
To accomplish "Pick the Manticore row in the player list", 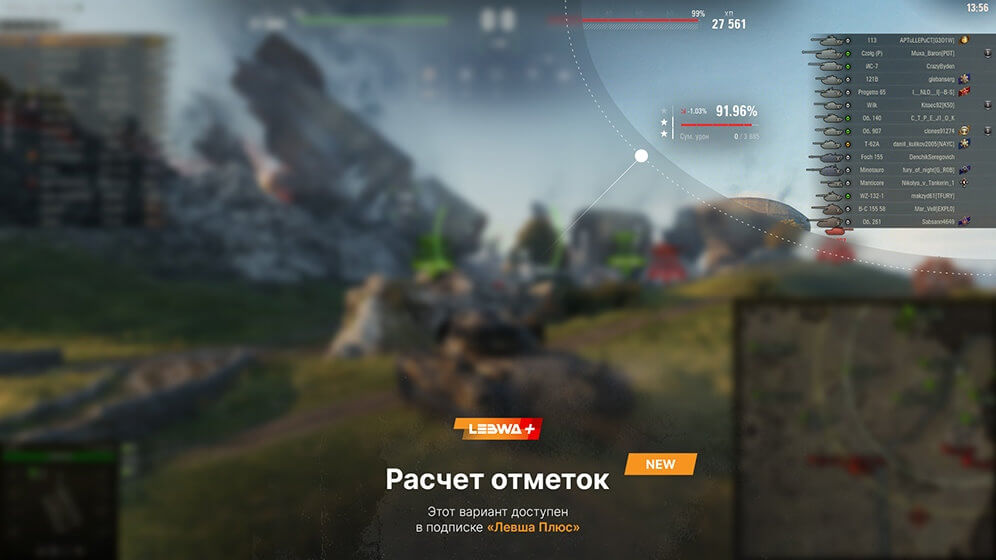I will (890, 183).
